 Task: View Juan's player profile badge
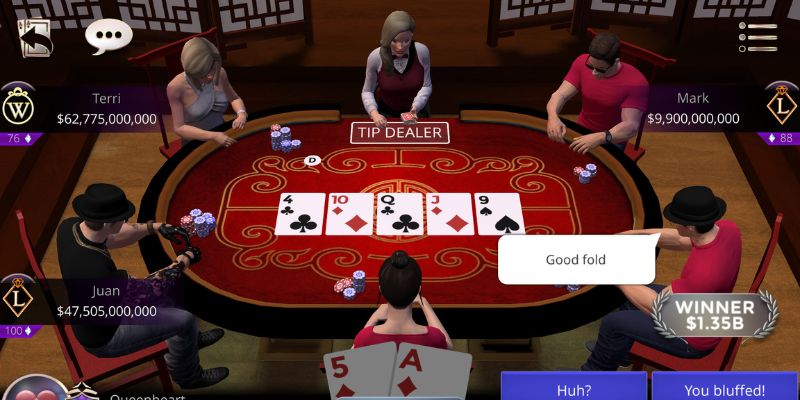click(x=18, y=299)
